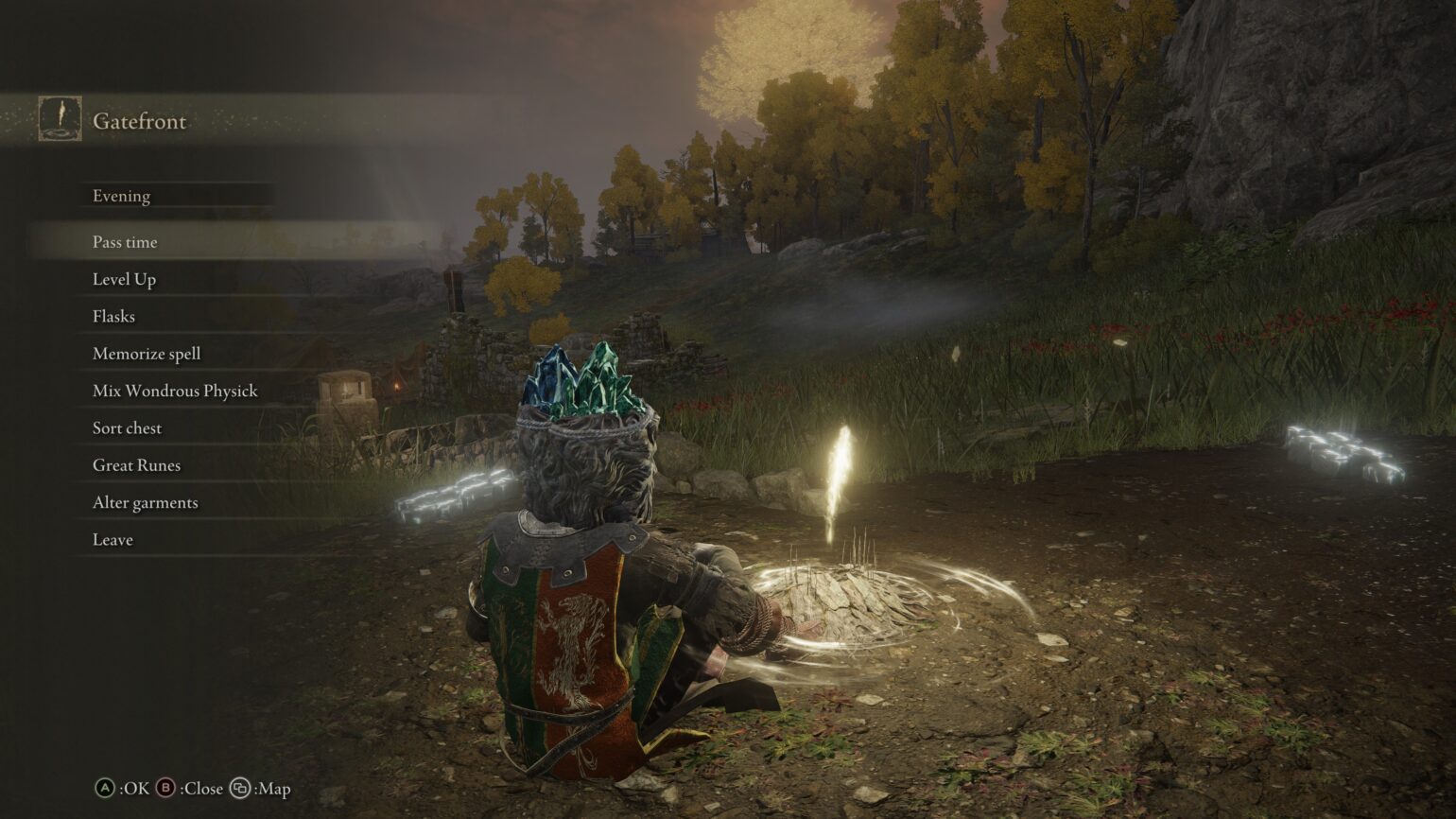
Task: Open Mix Wondrous Physick
Action: coord(174,390)
